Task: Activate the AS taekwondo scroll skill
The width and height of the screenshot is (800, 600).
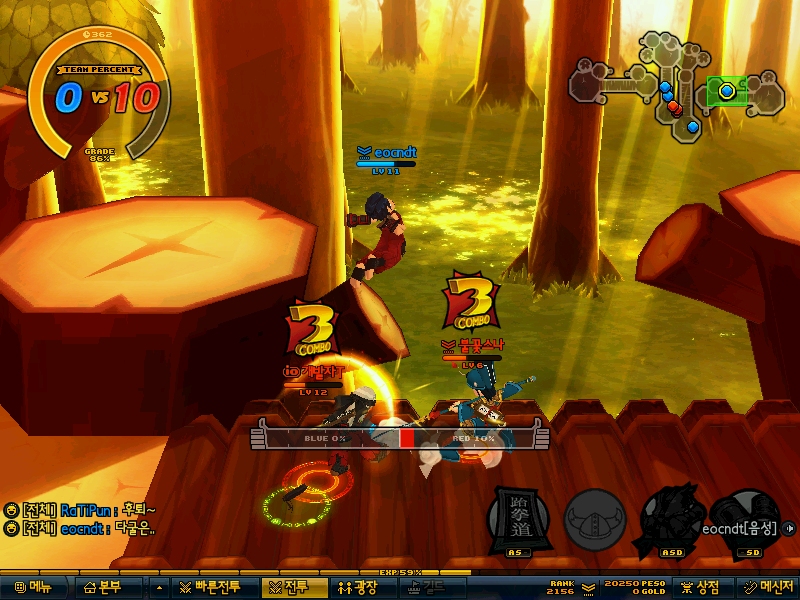Action: click(517, 520)
